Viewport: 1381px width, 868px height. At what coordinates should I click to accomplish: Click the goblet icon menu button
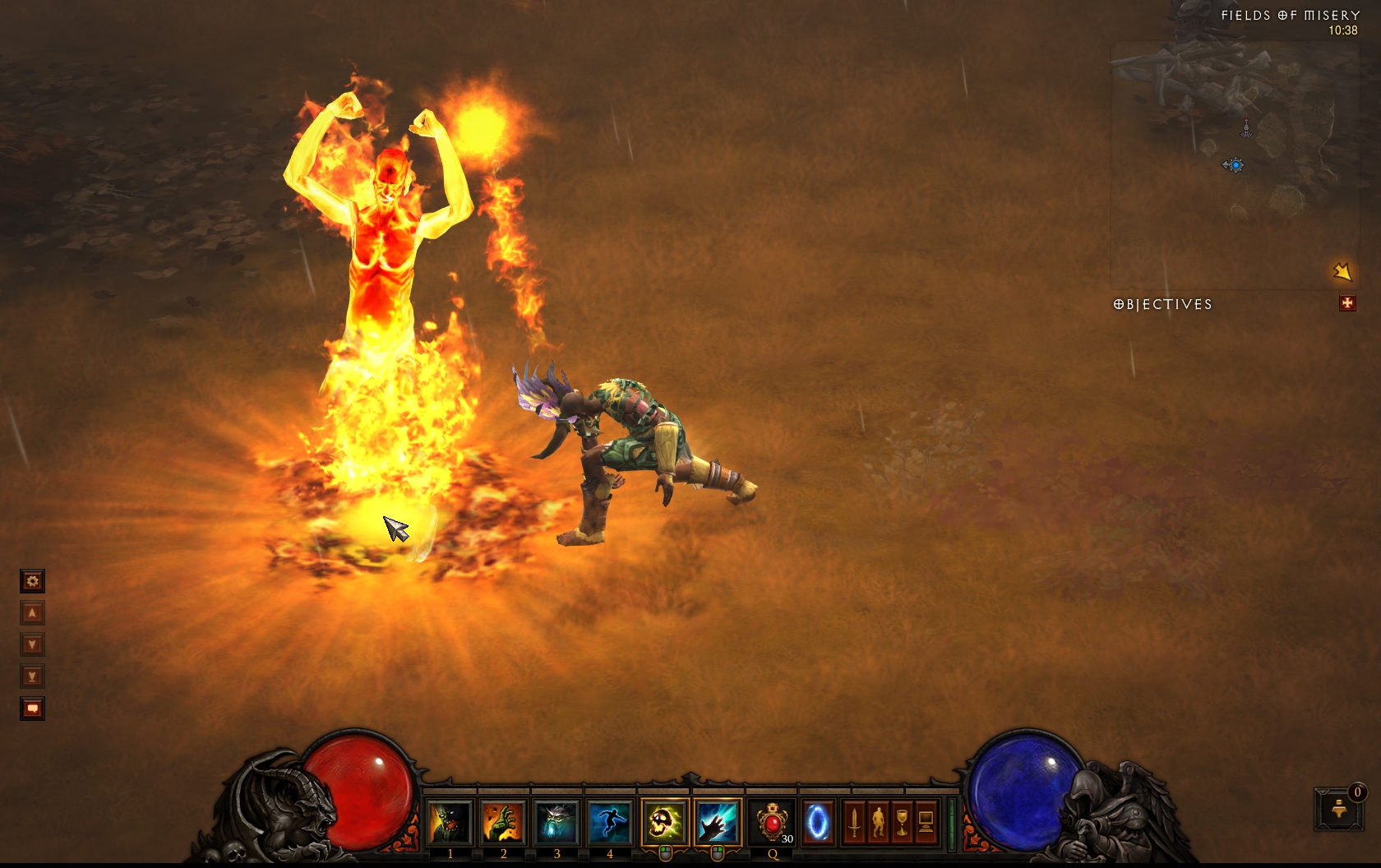pos(902,822)
